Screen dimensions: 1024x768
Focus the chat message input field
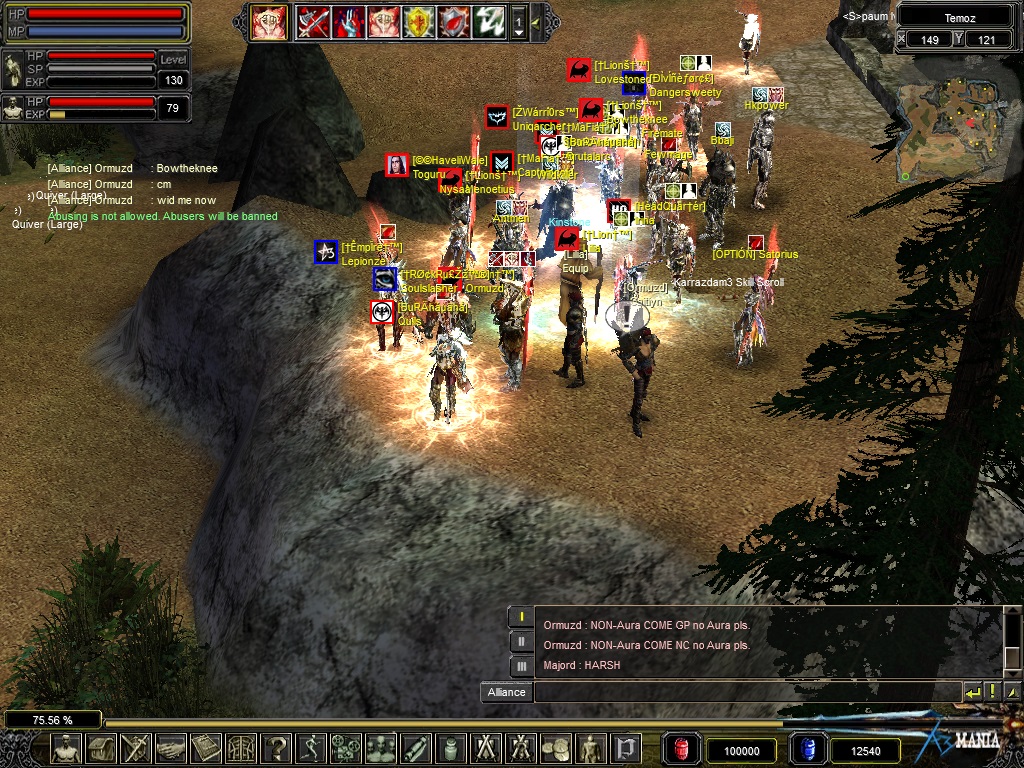746,692
